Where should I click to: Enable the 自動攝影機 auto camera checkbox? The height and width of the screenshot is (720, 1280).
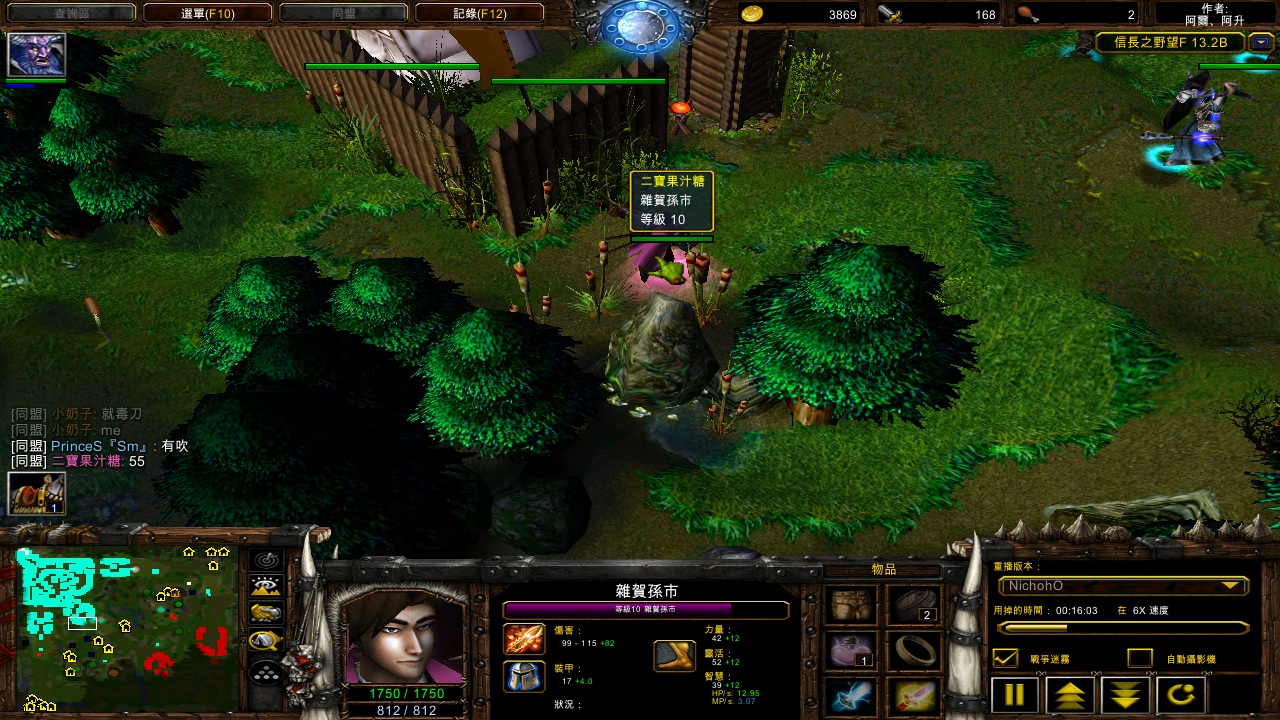[1140, 658]
